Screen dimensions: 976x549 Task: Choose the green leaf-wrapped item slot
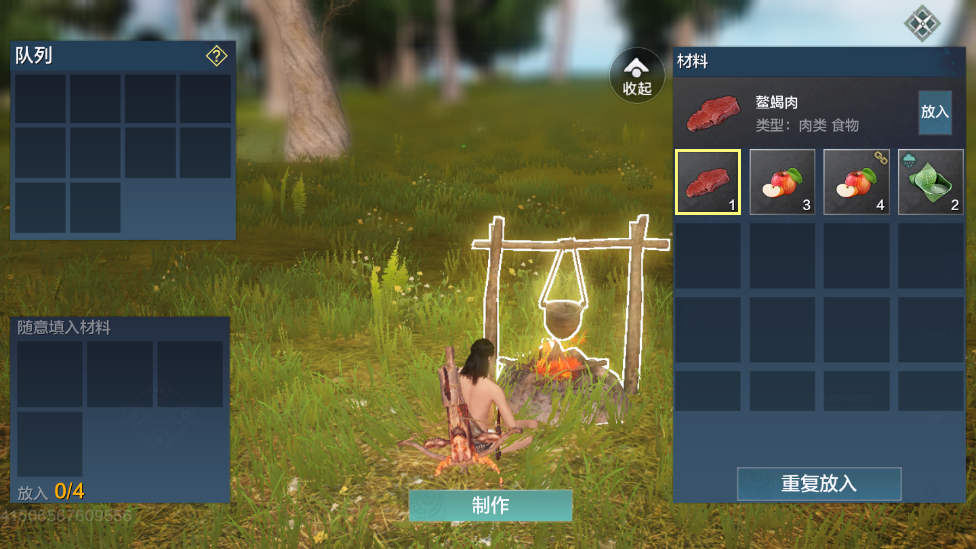[930, 182]
